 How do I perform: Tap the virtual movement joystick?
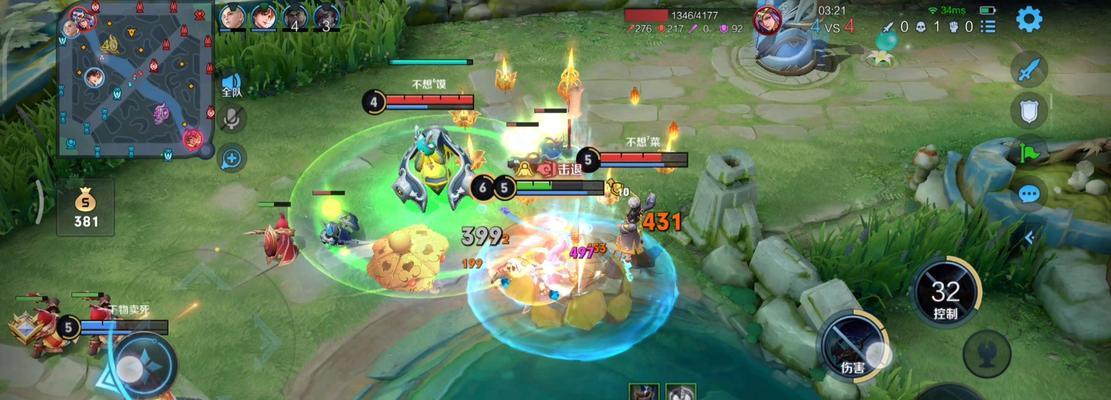[133, 367]
